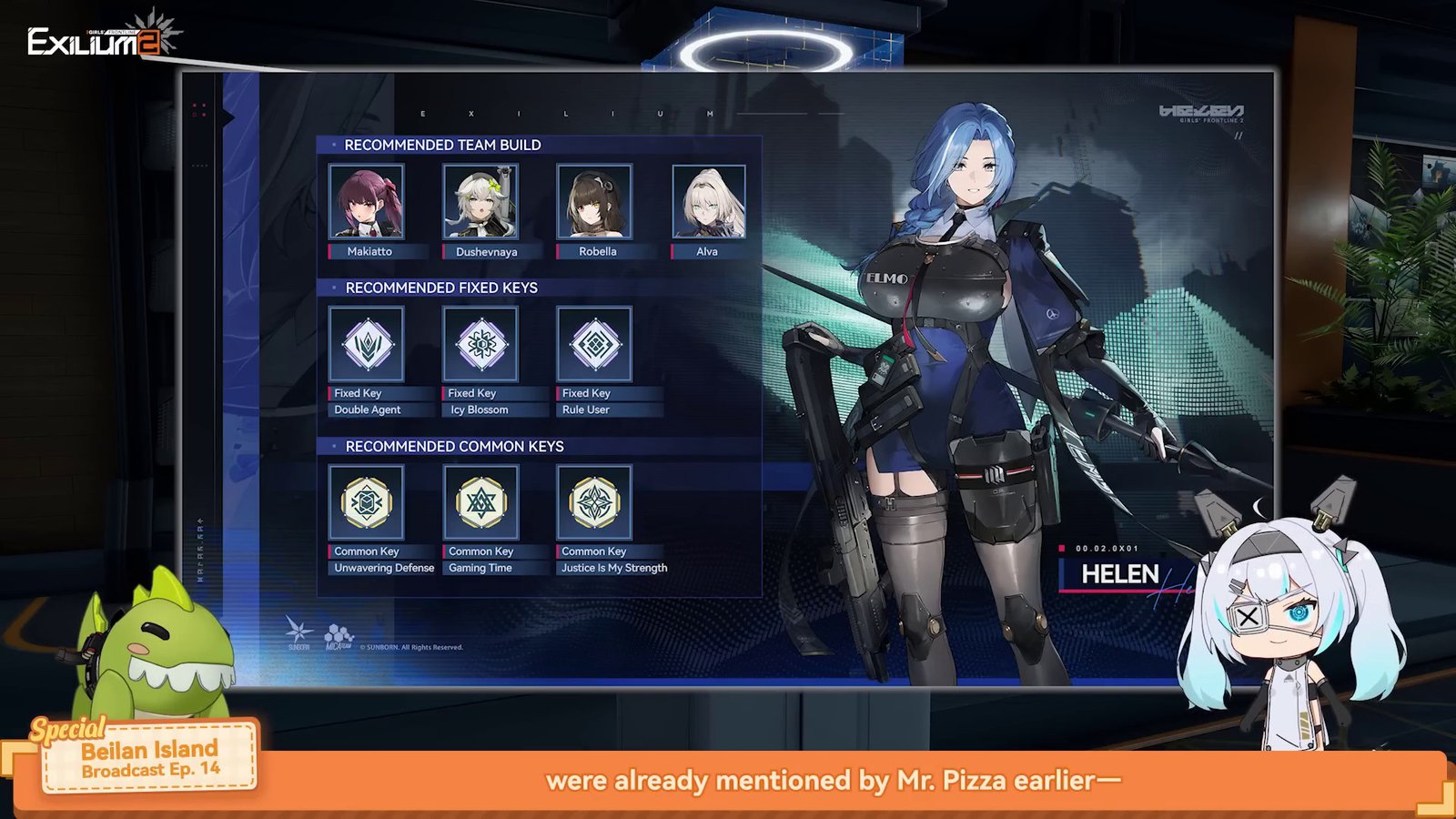Open the Double Agent fixed key icon
Viewport: 1456px width, 819px height.
[x=366, y=344]
